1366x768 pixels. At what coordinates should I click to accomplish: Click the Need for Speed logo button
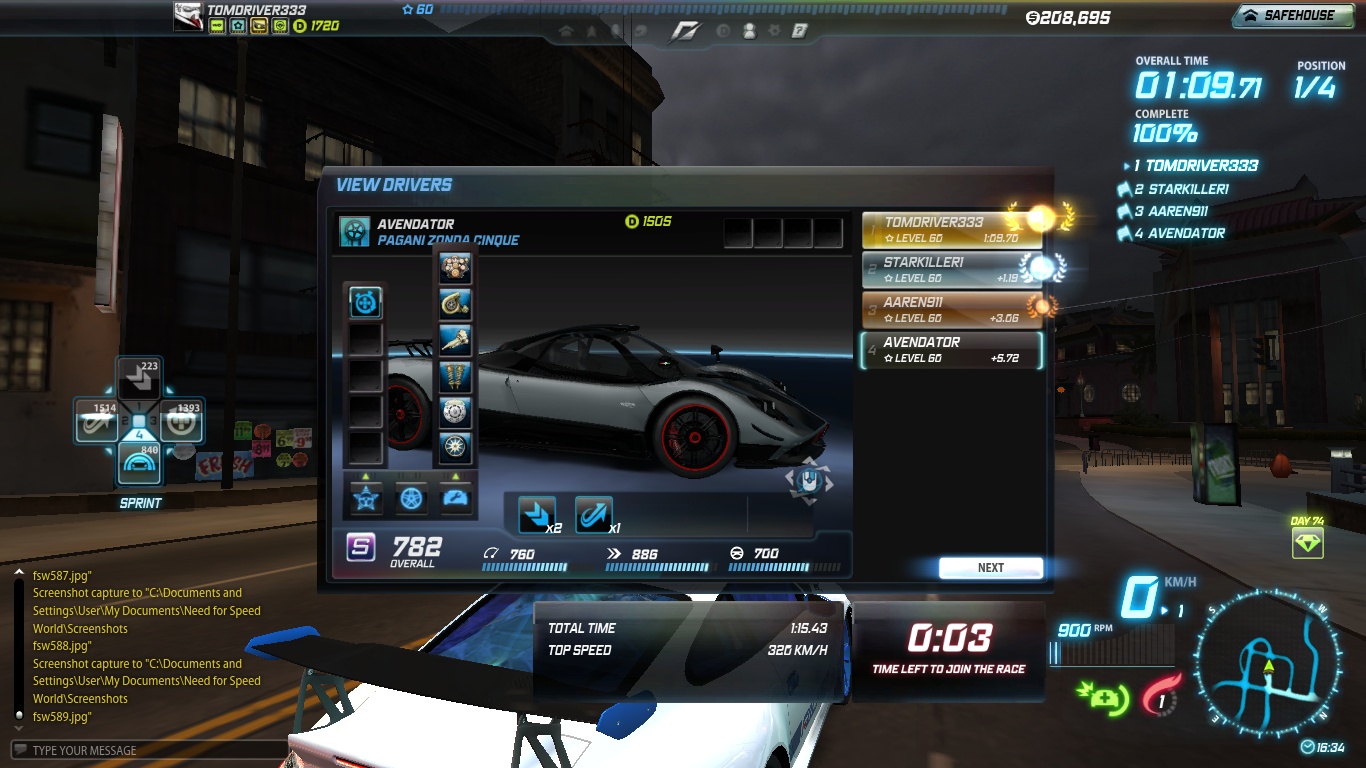coord(685,31)
